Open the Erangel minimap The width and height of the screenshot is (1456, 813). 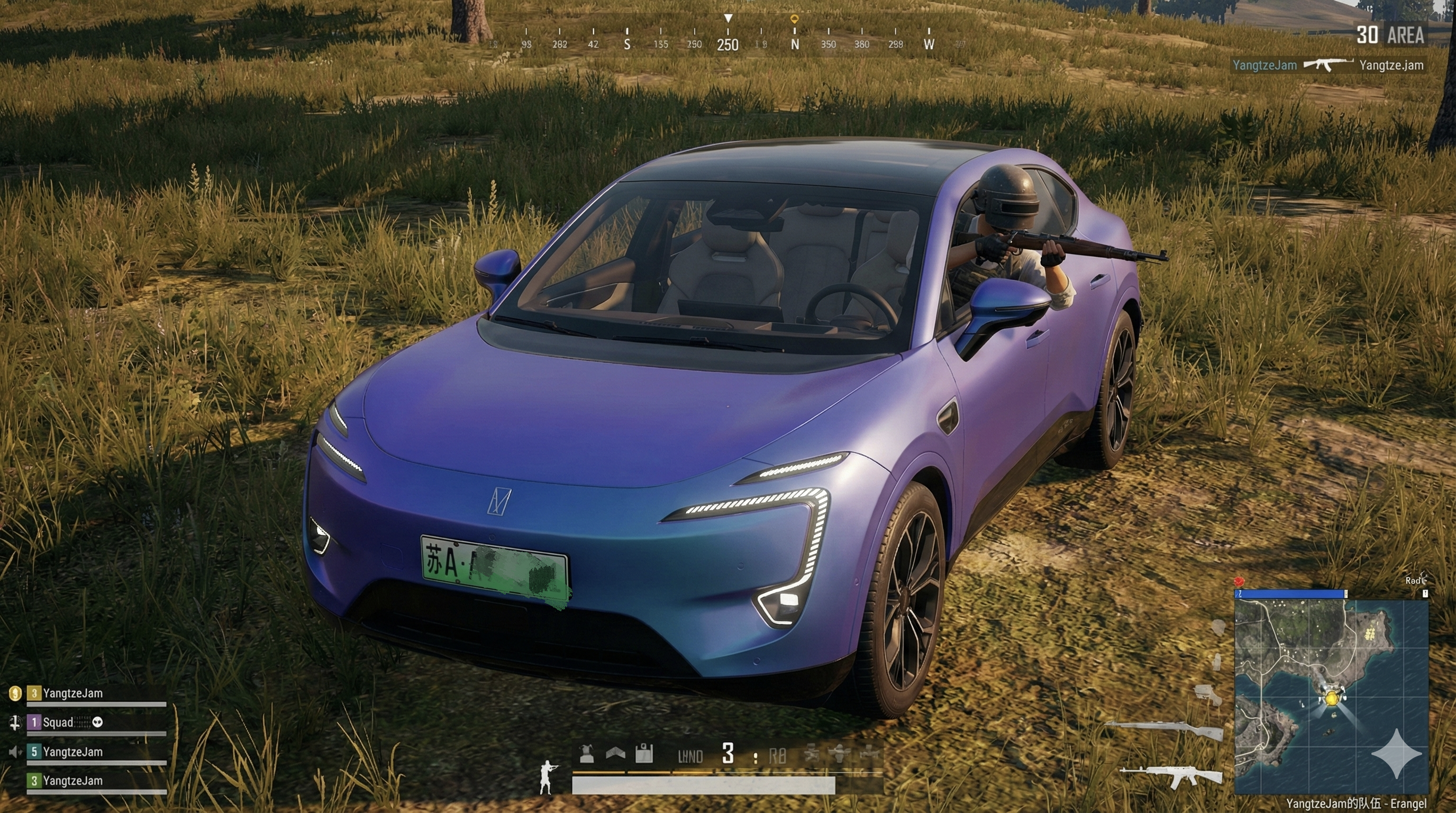pyautogui.click(x=1331, y=695)
